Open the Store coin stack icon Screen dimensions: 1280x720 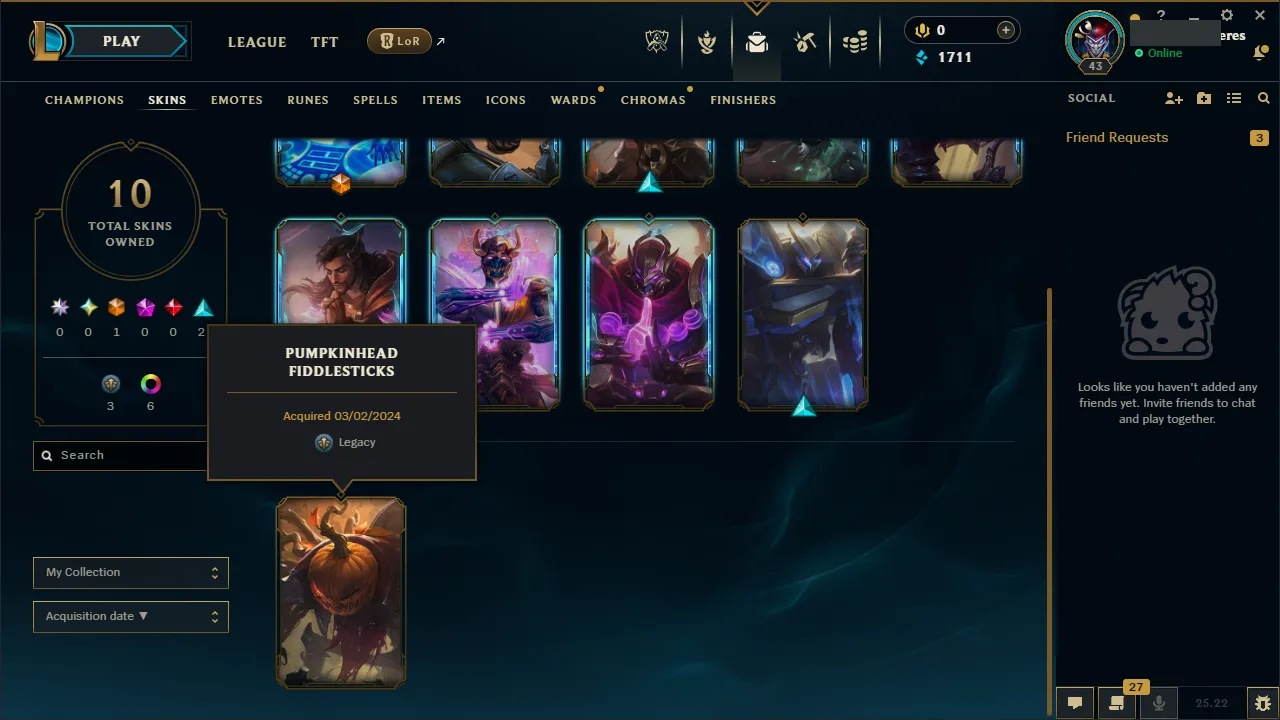(x=855, y=42)
